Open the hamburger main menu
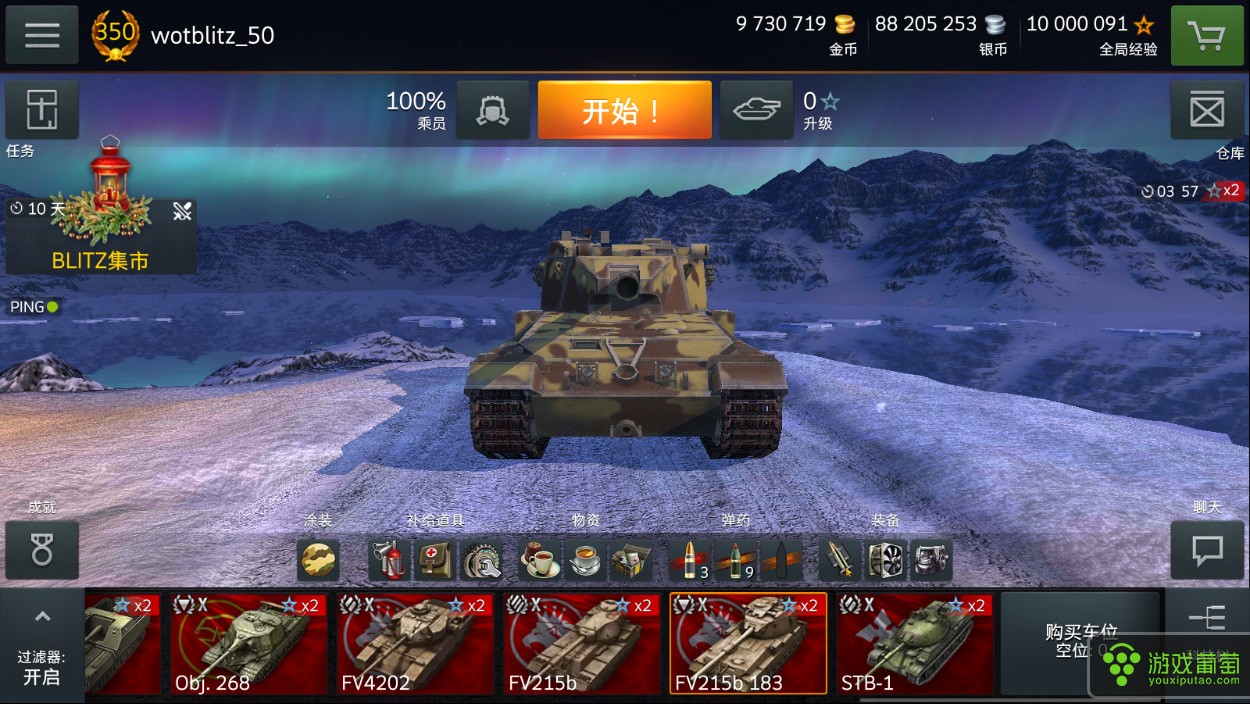The image size is (1250, 704). point(42,35)
